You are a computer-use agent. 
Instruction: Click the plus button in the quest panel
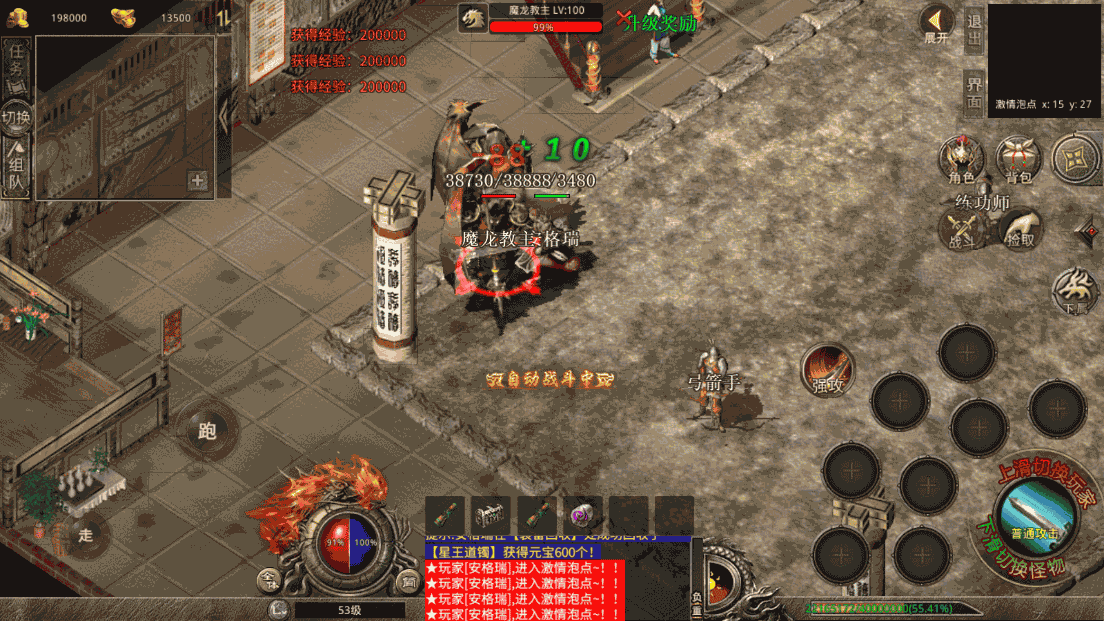[x=198, y=181]
